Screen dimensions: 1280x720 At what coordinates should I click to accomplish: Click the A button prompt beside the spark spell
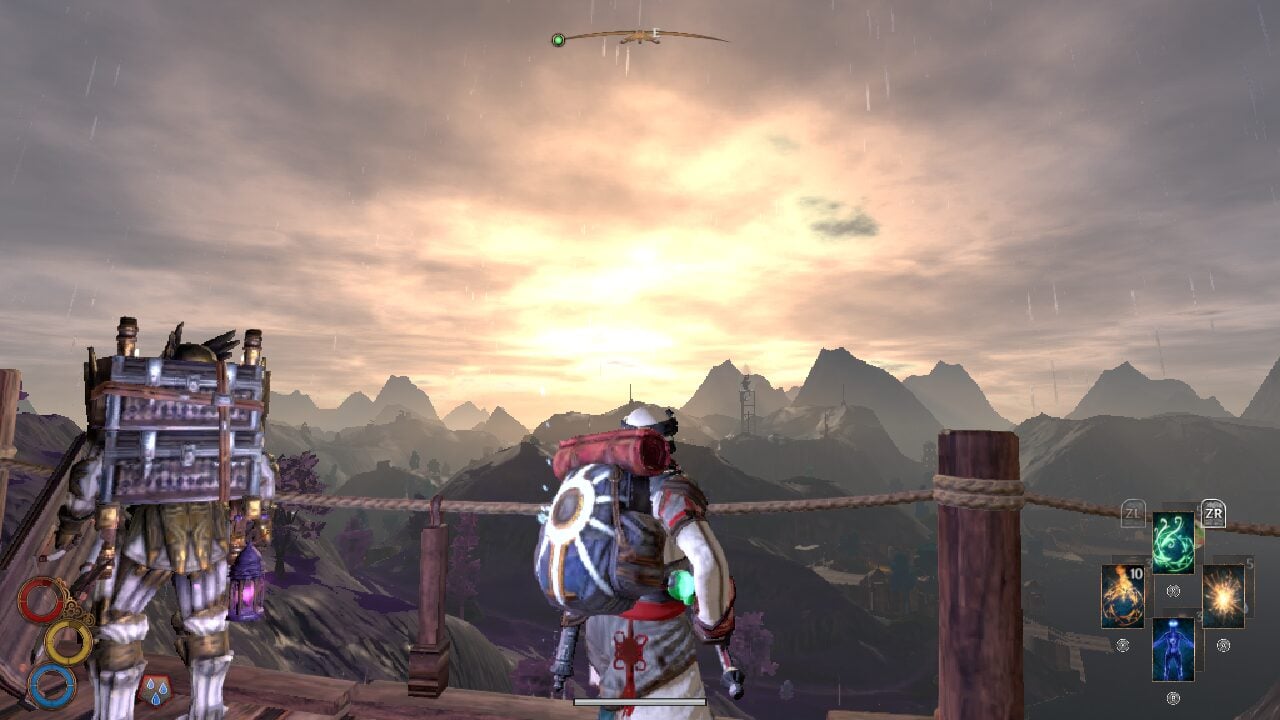click(1222, 645)
